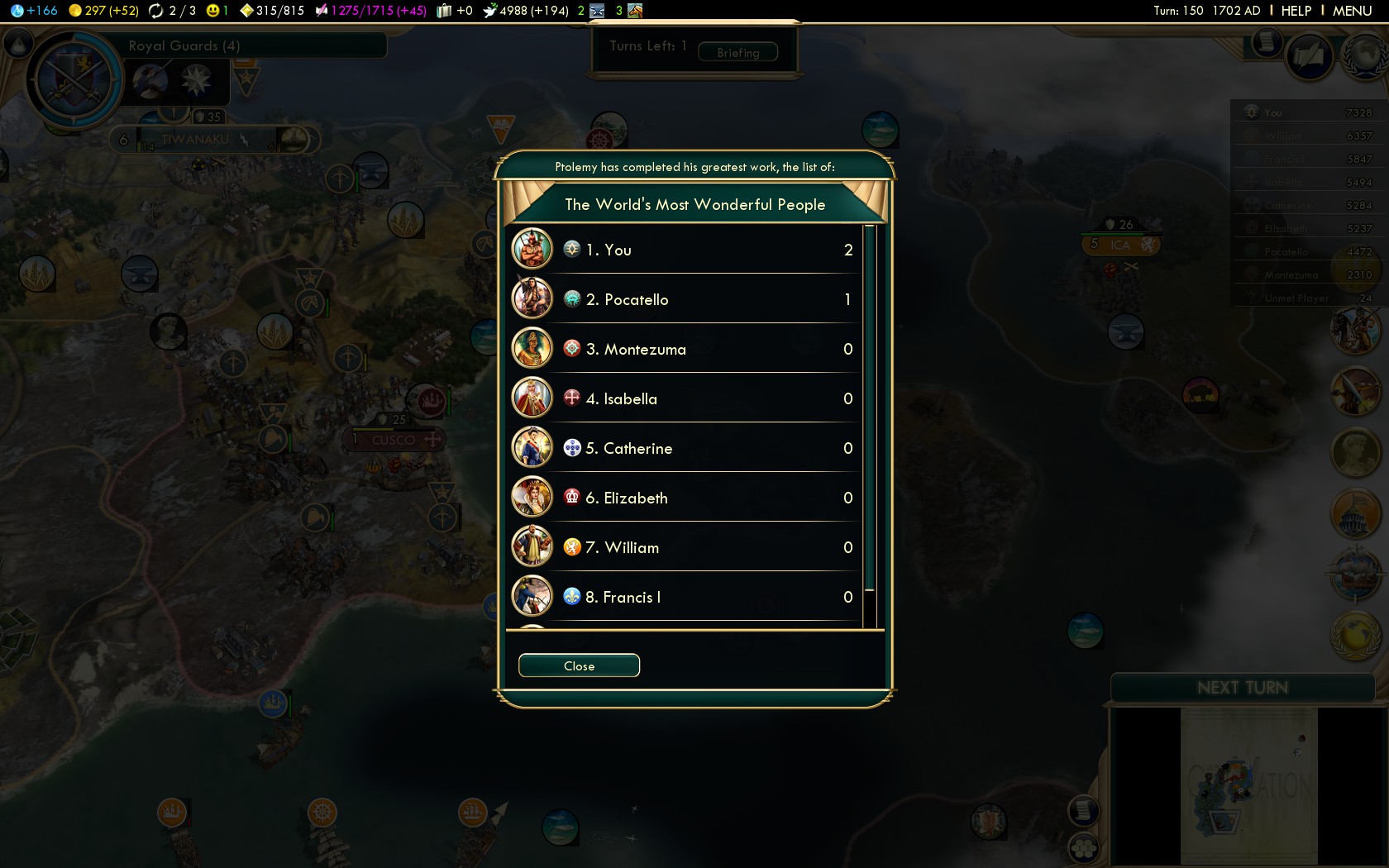
Task: Click the gold coin icon showing 297
Action: pyautogui.click(x=73, y=11)
